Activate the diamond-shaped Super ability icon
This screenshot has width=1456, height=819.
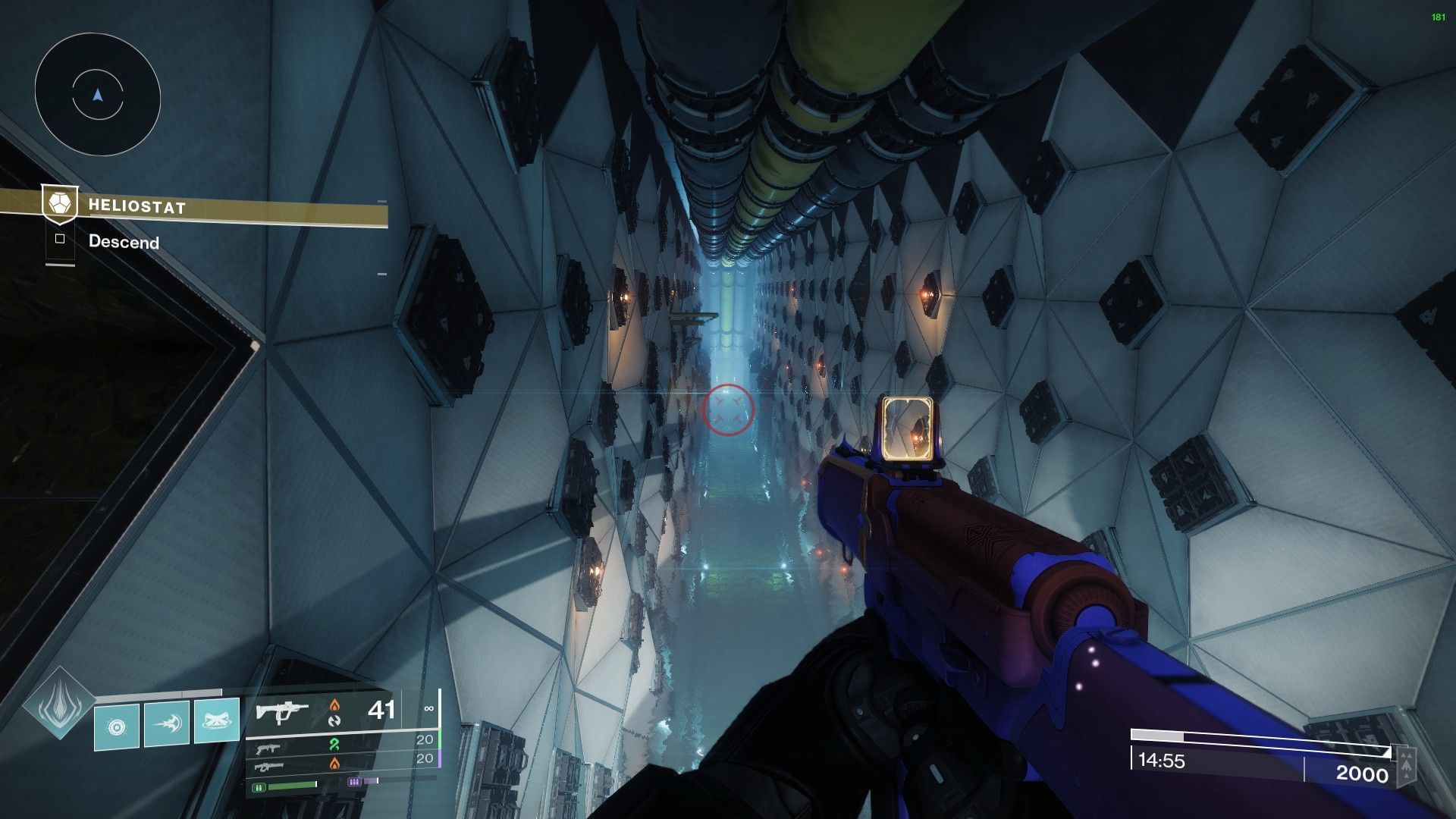click(58, 704)
